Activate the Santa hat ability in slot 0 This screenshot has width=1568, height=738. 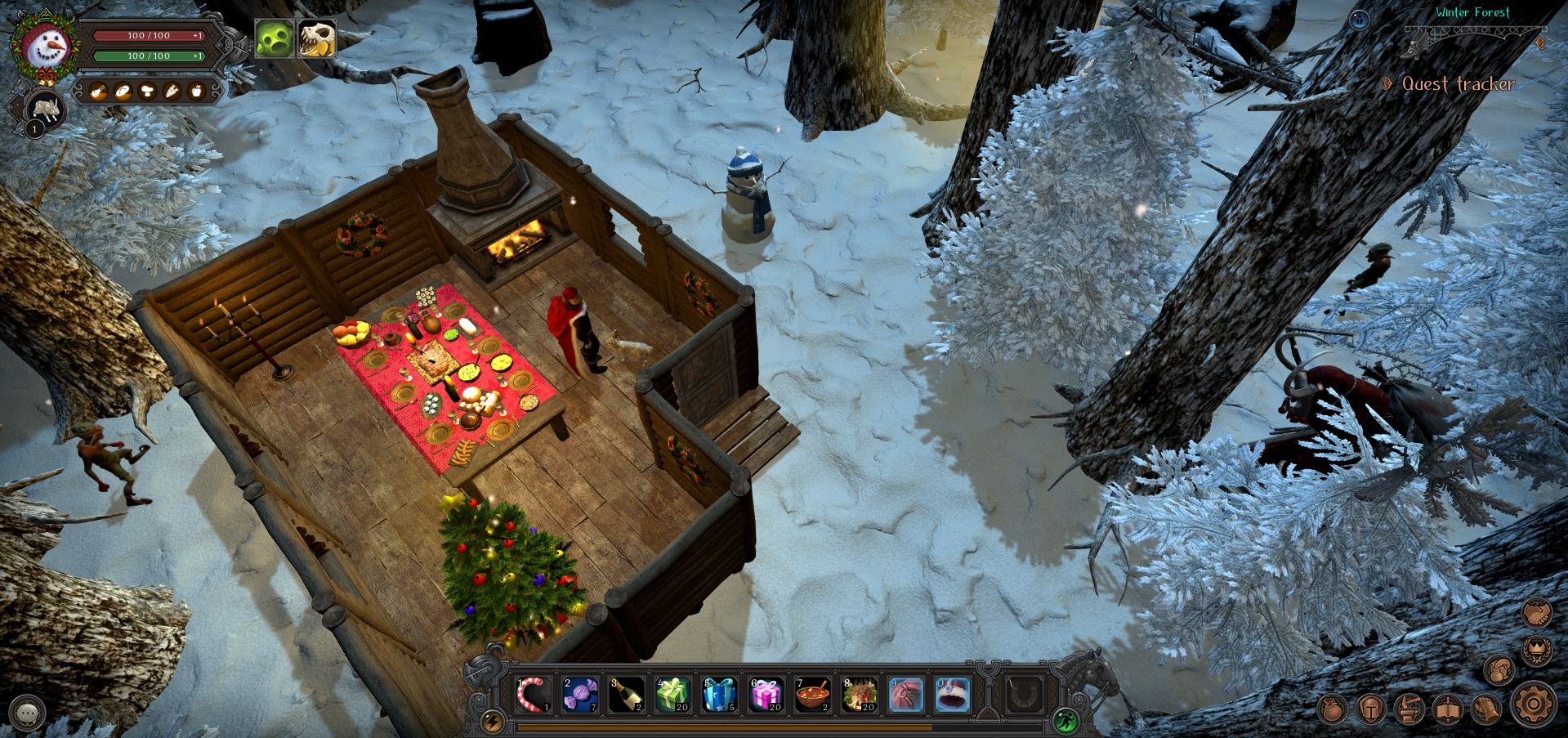click(x=953, y=695)
